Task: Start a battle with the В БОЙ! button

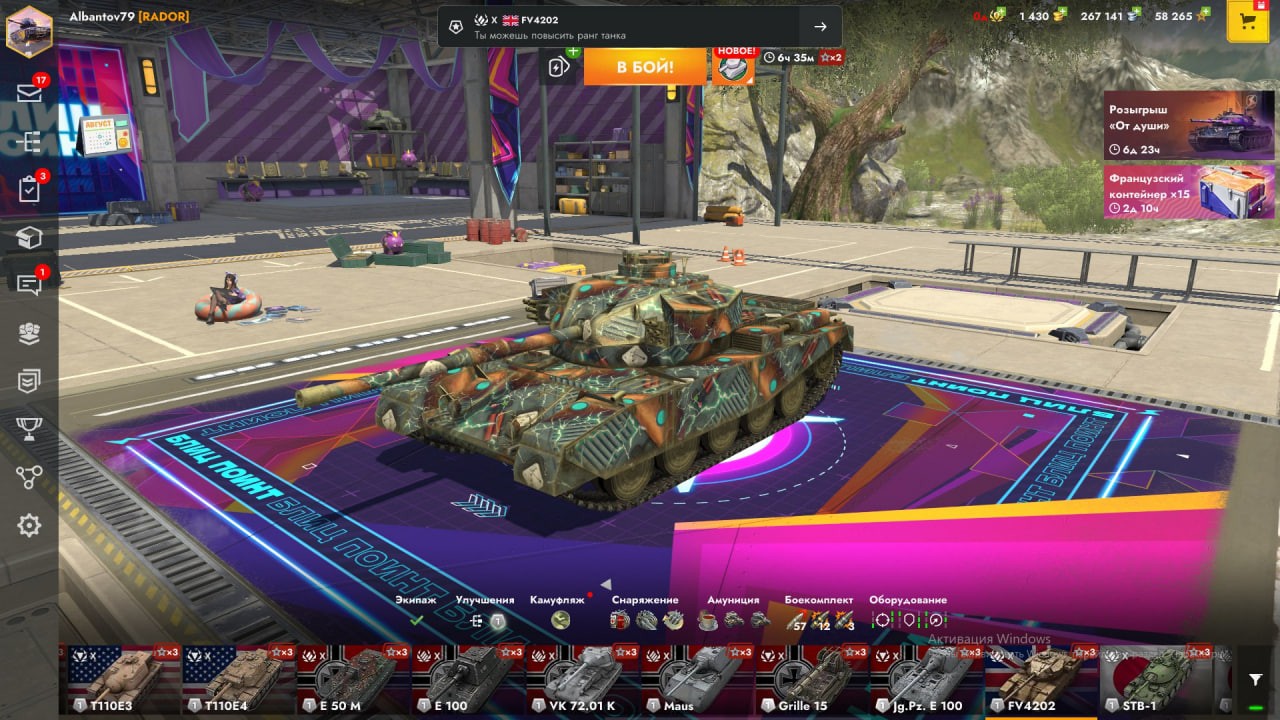Action: pos(644,67)
